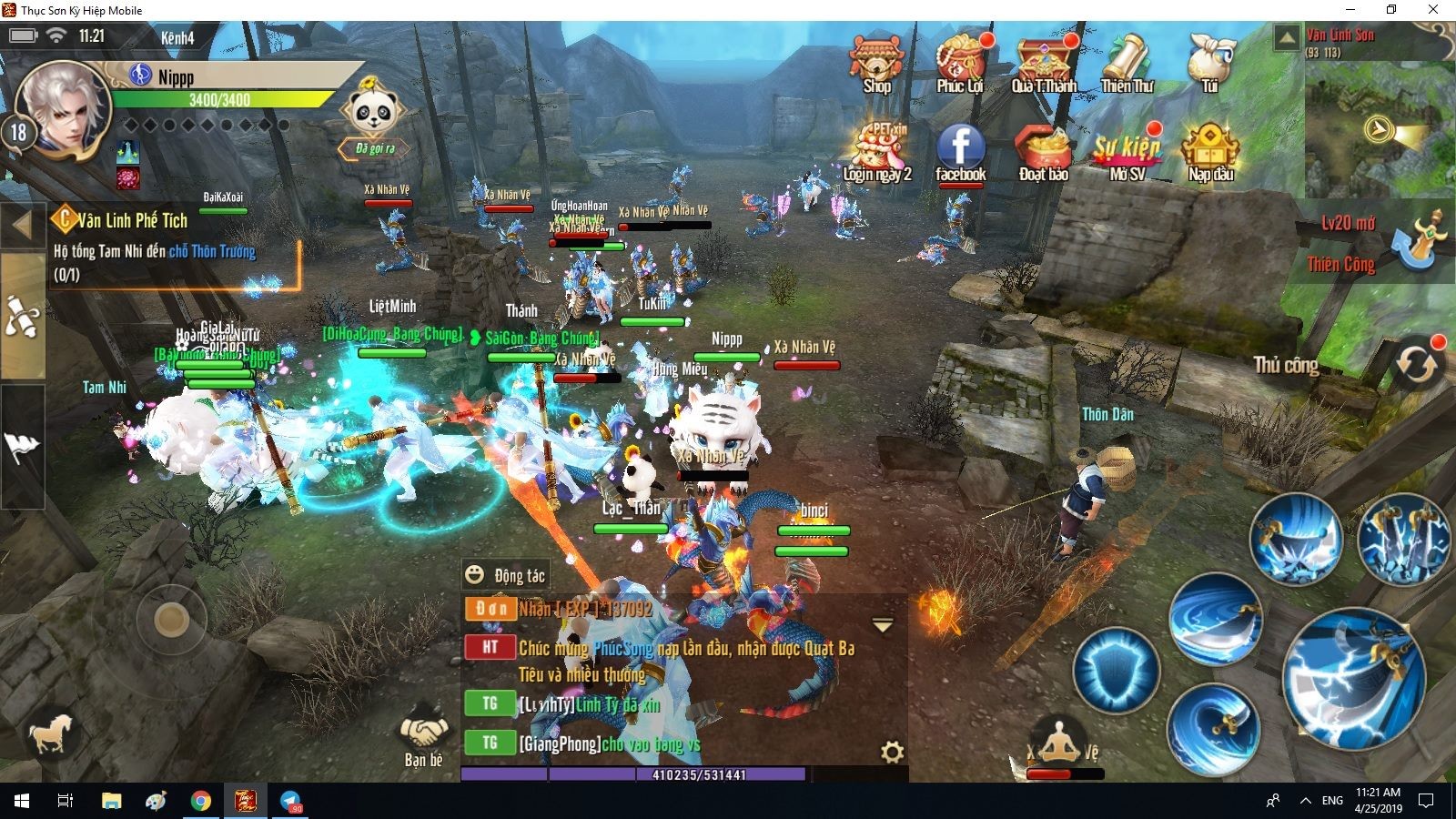The width and height of the screenshot is (1456, 819).
Task: Use the lightning blade main attack
Action: [1351, 678]
